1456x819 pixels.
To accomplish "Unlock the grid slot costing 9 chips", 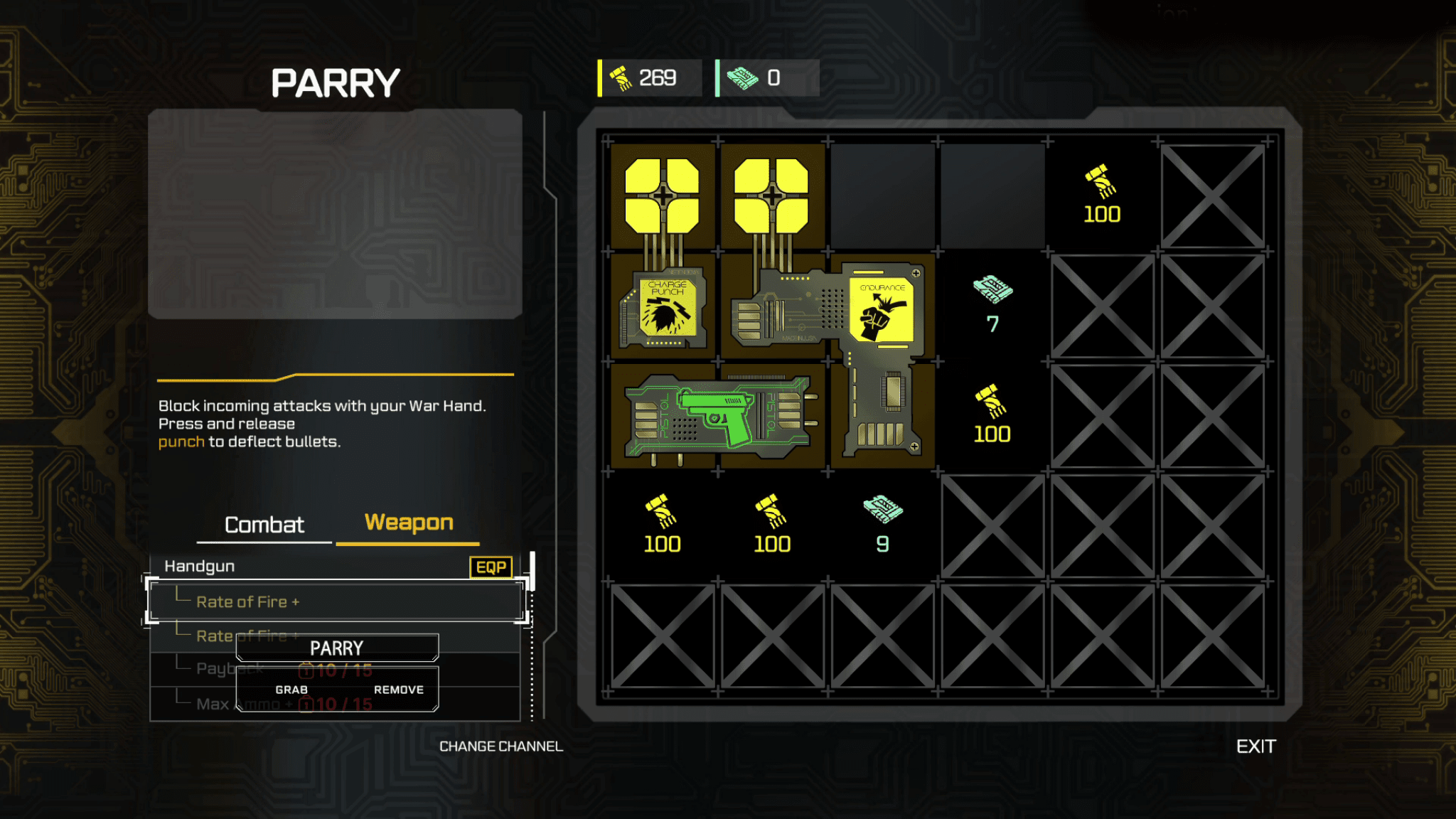I will point(882,526).
